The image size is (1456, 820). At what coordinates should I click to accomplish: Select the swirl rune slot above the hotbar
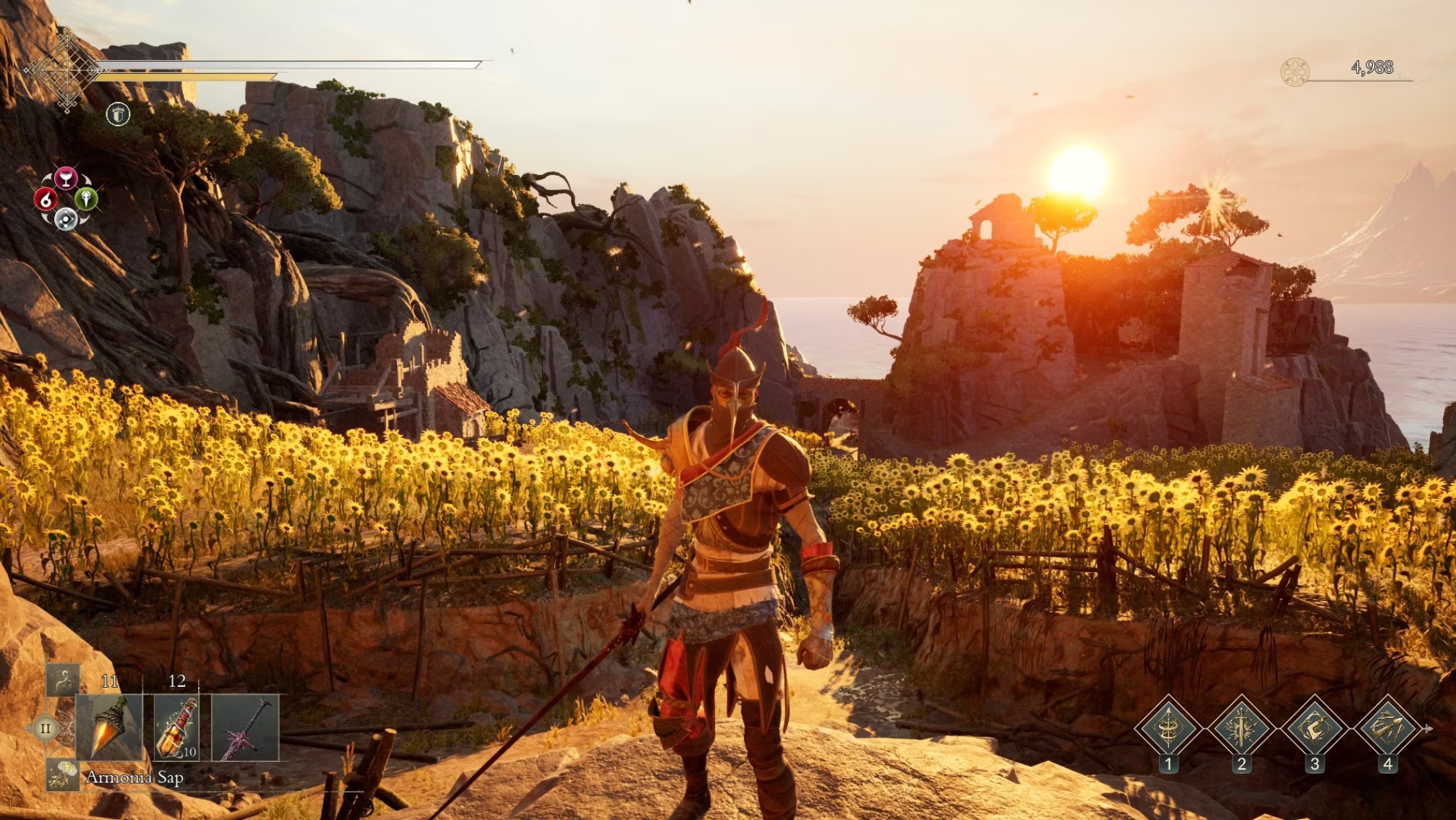[63, 680]
